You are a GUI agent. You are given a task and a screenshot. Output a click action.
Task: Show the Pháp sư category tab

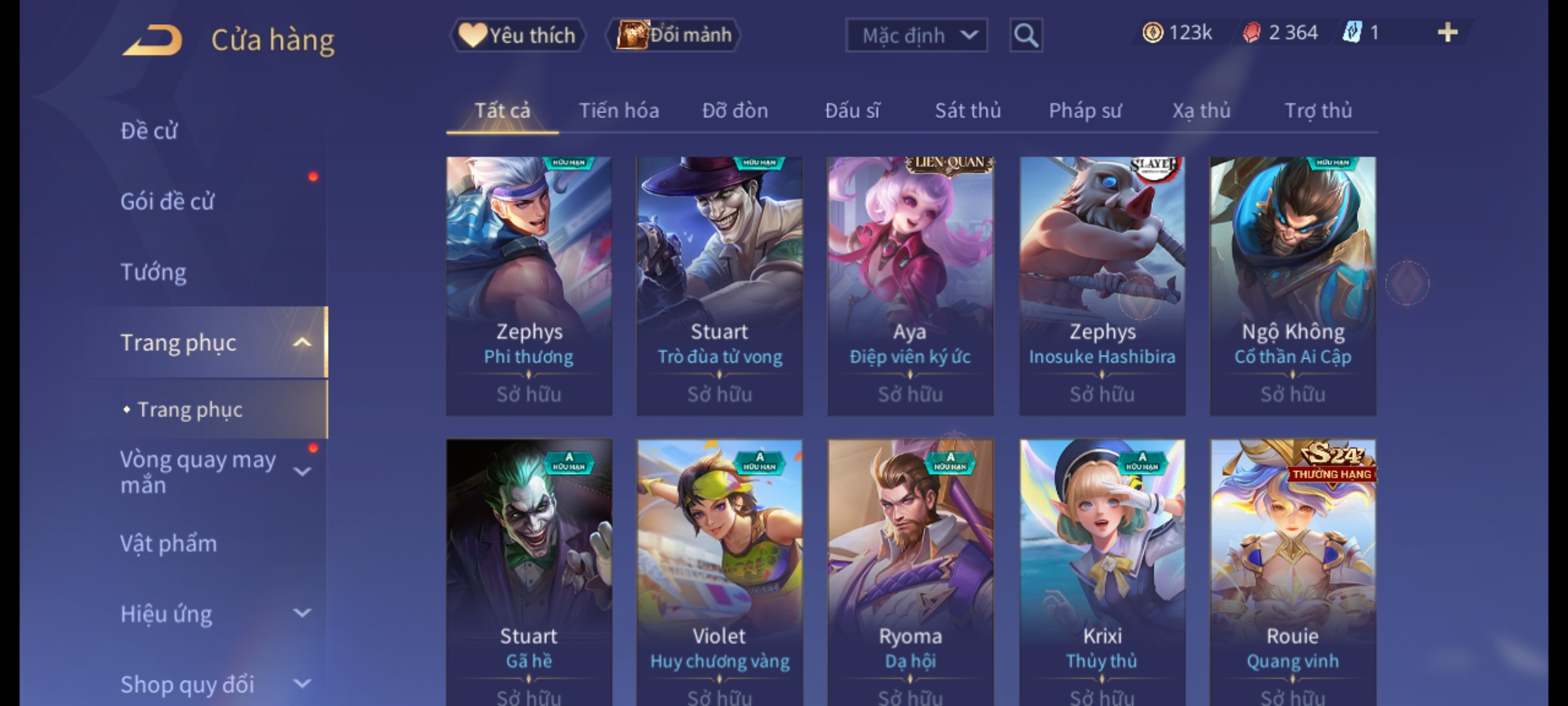1085,110
